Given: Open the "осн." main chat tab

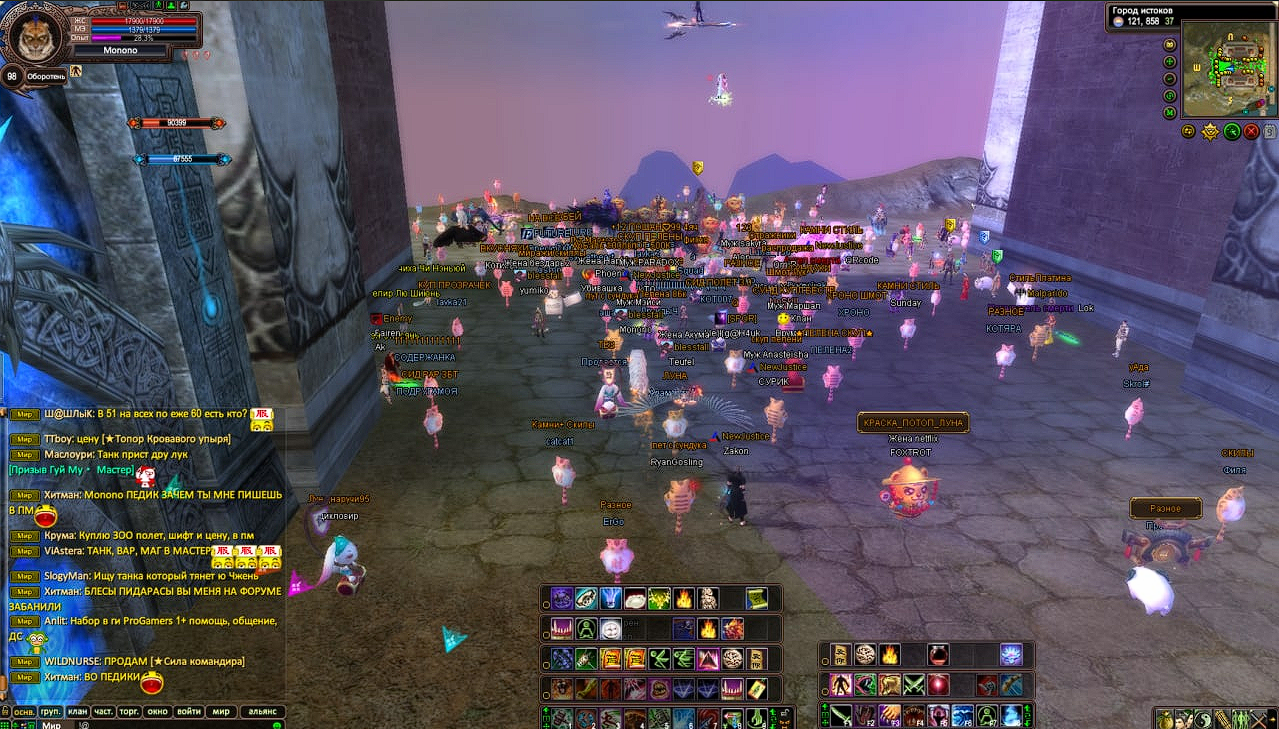Looking at the screenshot, I should tap(22, 712).
